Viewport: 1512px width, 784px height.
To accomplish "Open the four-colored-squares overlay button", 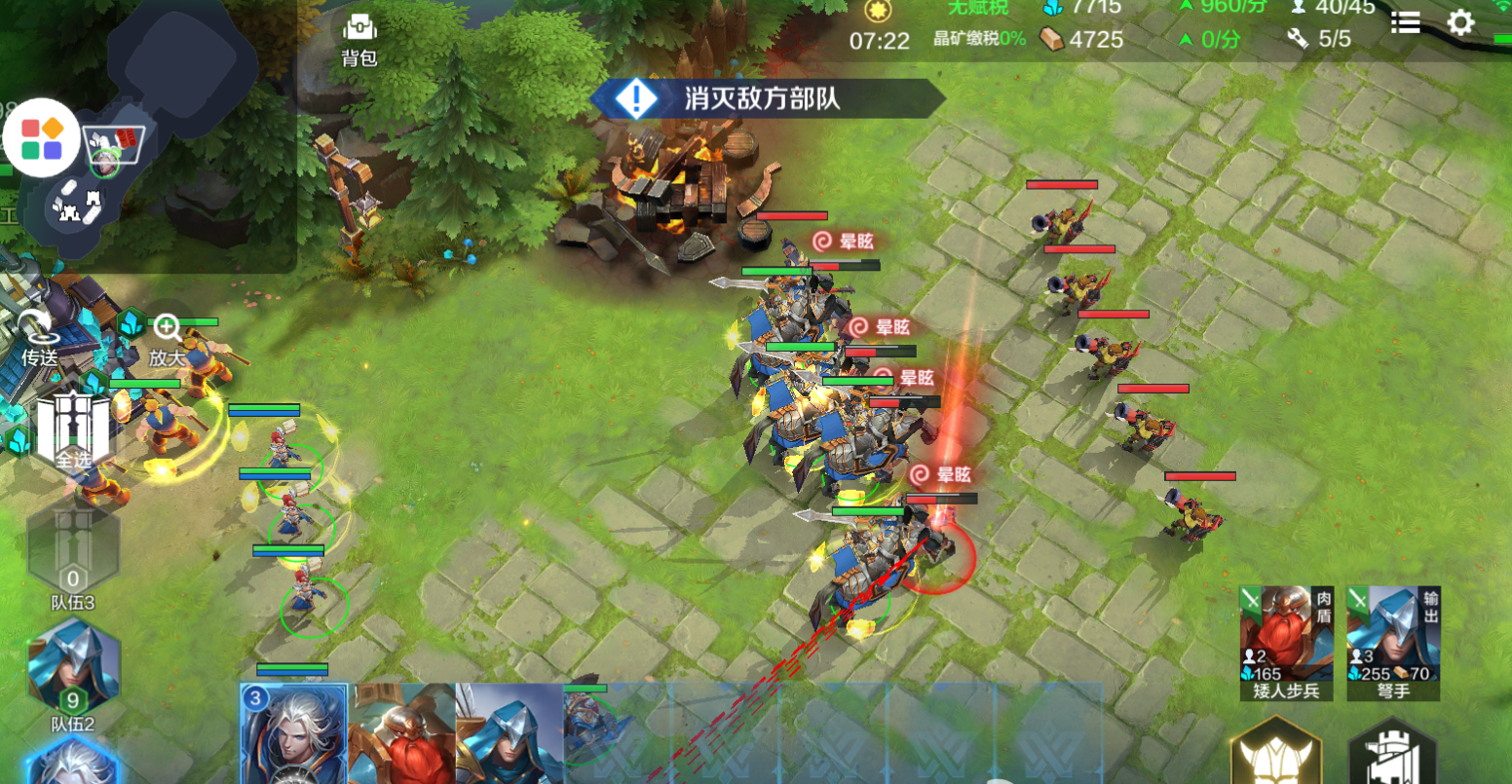I will click(41, 138).
